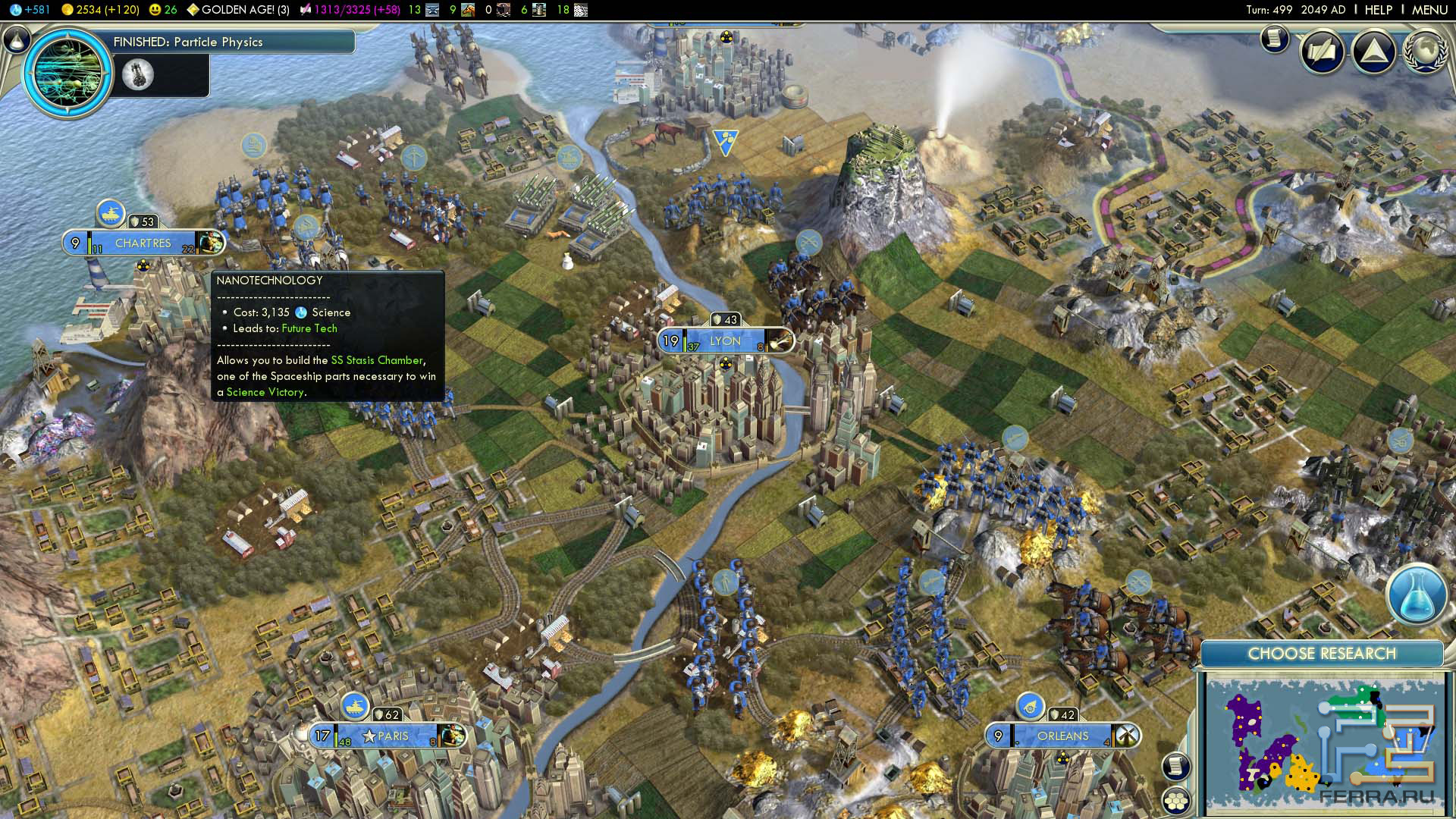Click the science per turn readout
The width and height of the screenshot is (1456, 819).
pos(30,10)
